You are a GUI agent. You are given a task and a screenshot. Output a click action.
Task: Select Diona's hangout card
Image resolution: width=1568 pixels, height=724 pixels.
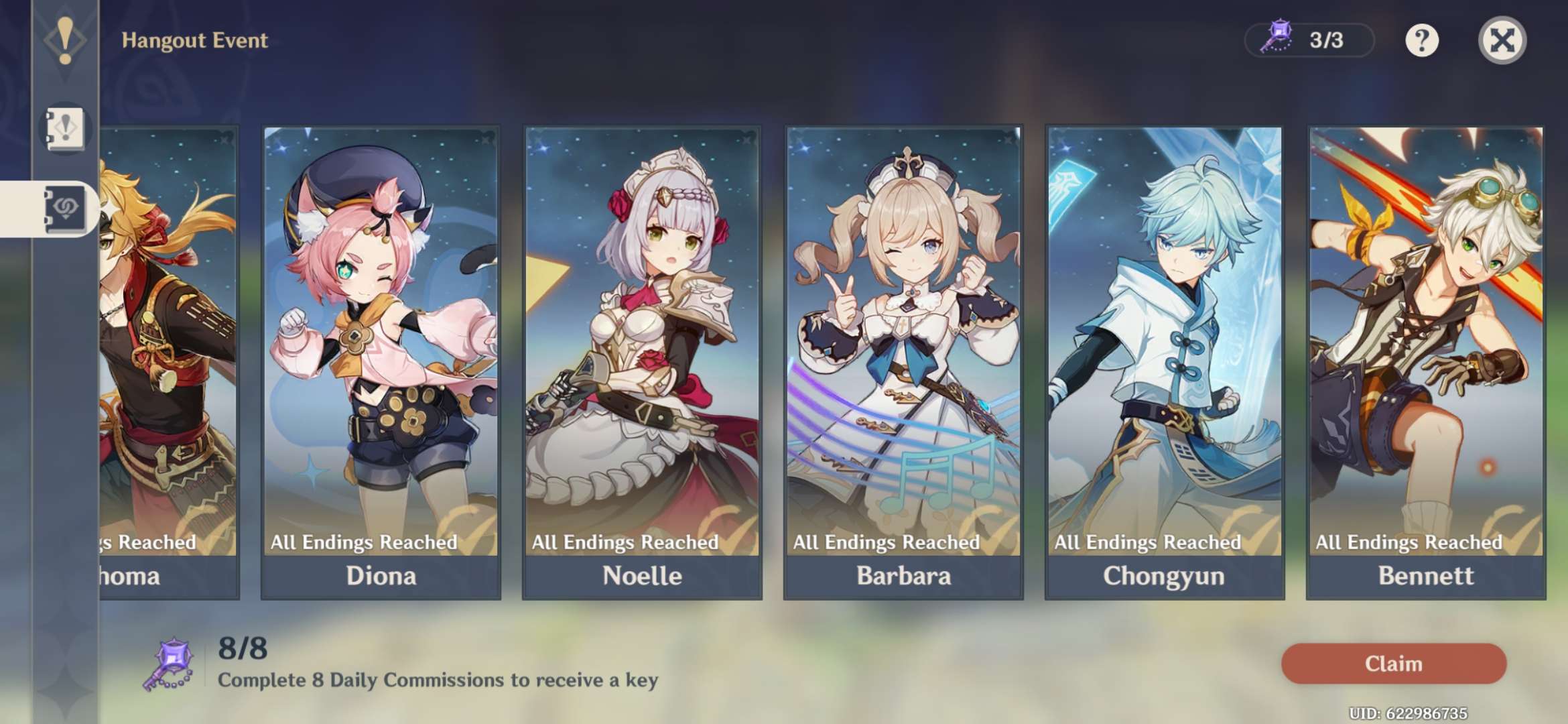381,362
